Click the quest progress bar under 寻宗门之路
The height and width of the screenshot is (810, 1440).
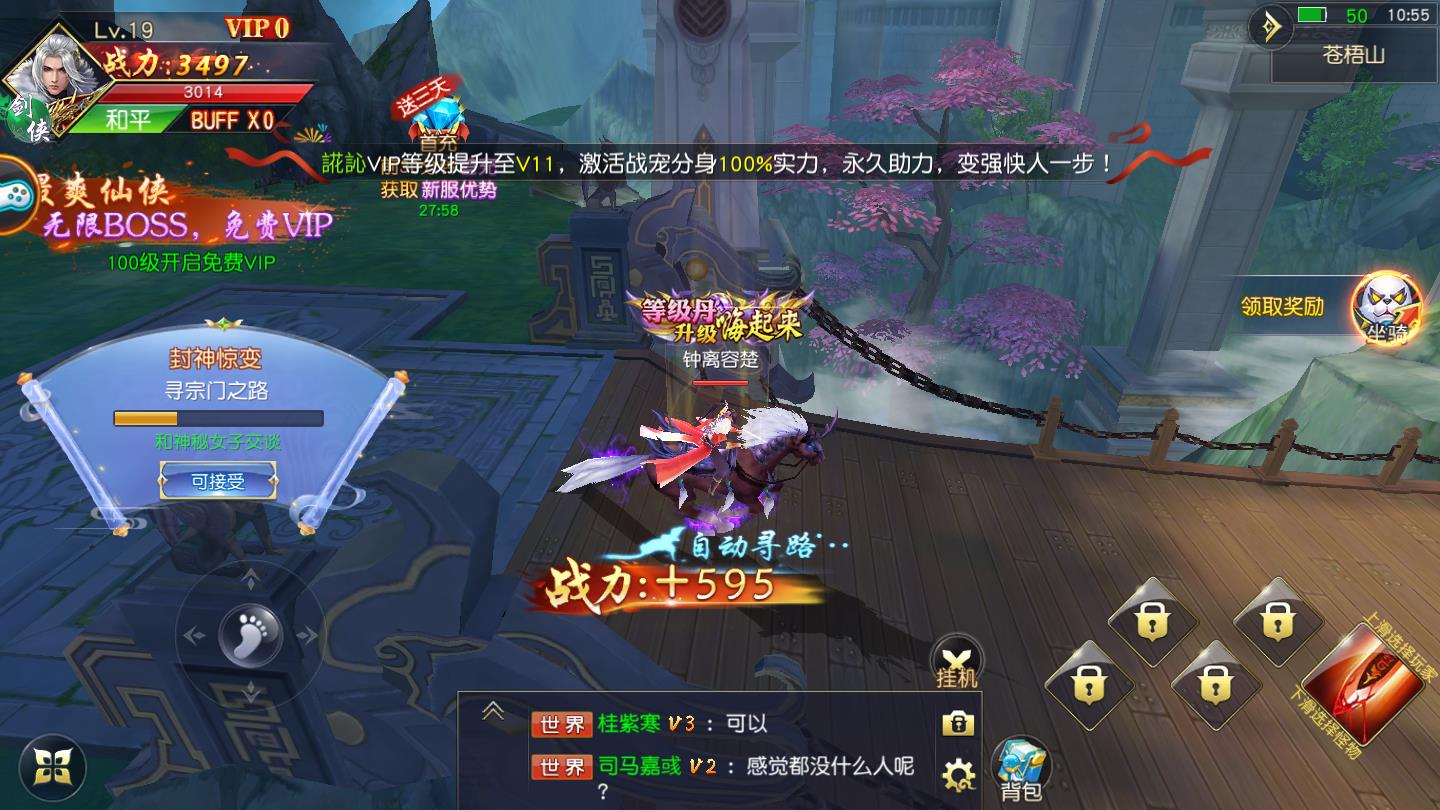[x=216, y=419]
